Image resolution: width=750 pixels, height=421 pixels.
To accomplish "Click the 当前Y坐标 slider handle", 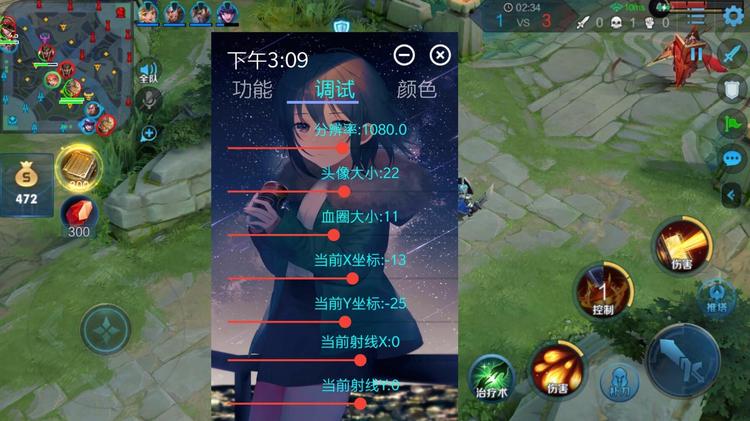I will click(x=345, y=322).
